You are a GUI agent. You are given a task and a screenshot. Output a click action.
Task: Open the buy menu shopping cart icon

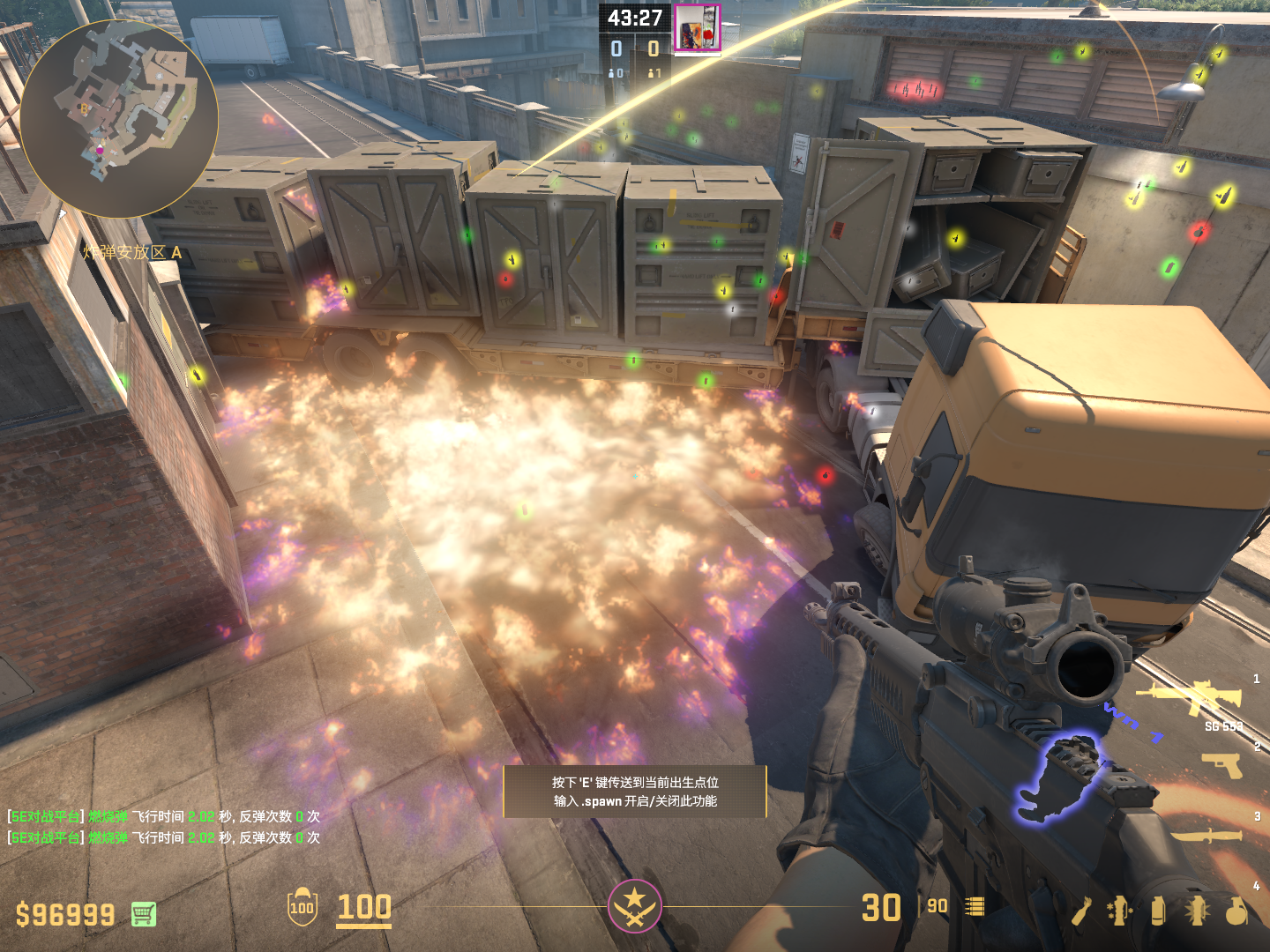pos(144,914)
